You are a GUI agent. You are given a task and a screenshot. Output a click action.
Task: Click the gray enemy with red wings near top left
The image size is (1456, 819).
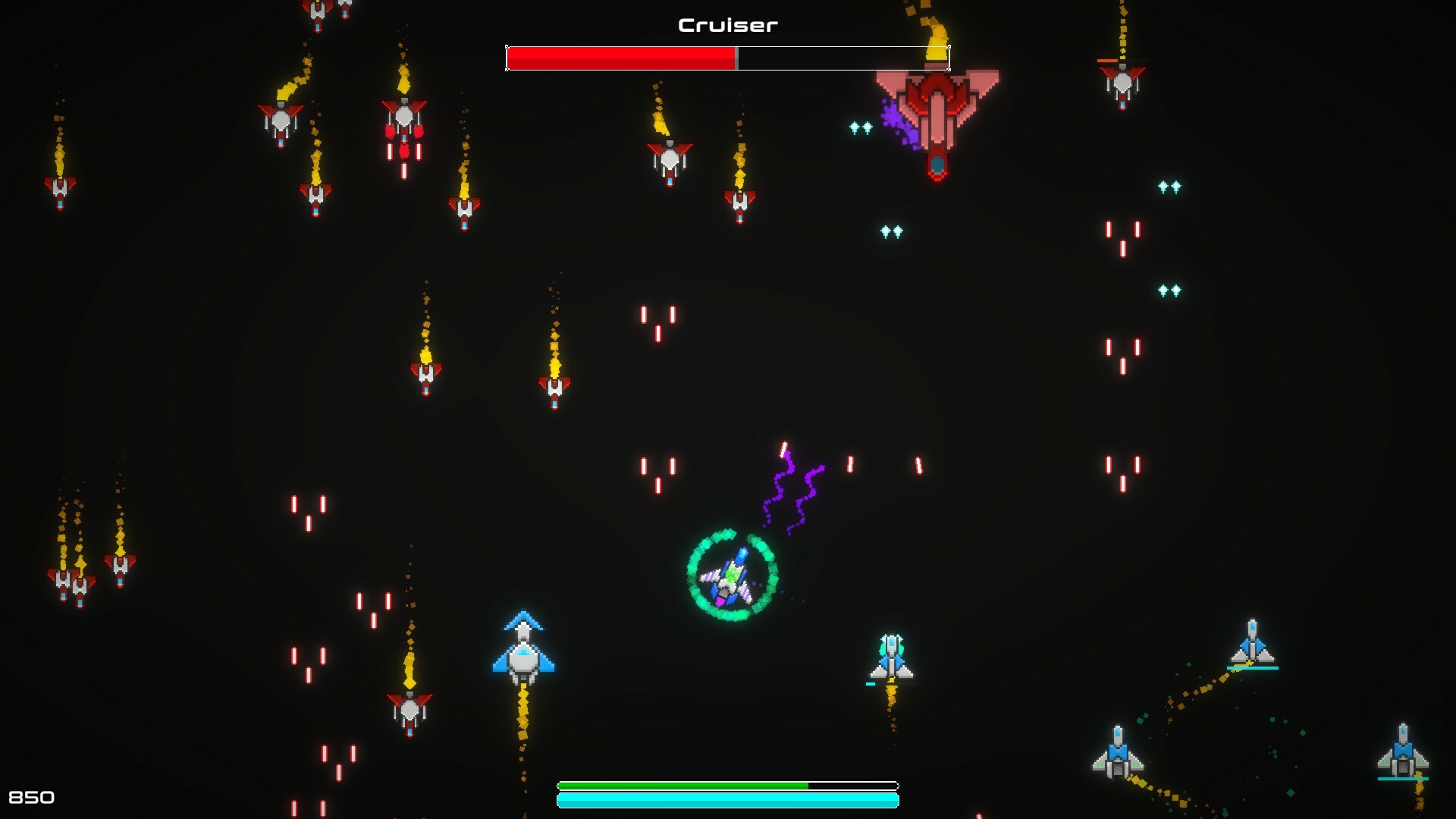pyautogui.click(x=281, y=121)
